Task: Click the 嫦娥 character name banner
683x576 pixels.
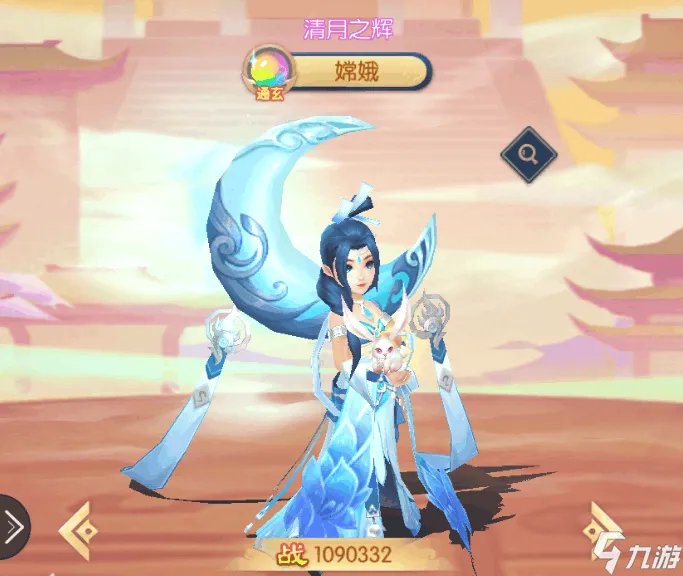Action: pyautogui.click(x=356, y=72)
